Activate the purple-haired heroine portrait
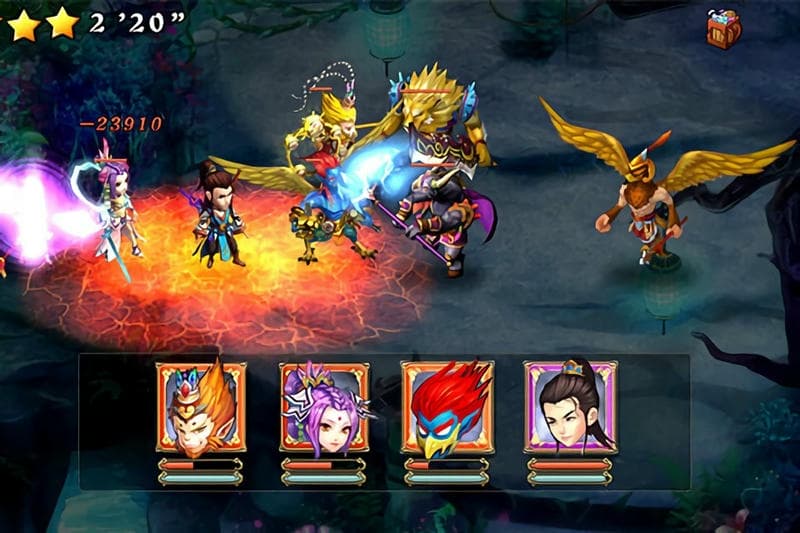Viewport: 800px width, 533px height. [x=324, y=408]
